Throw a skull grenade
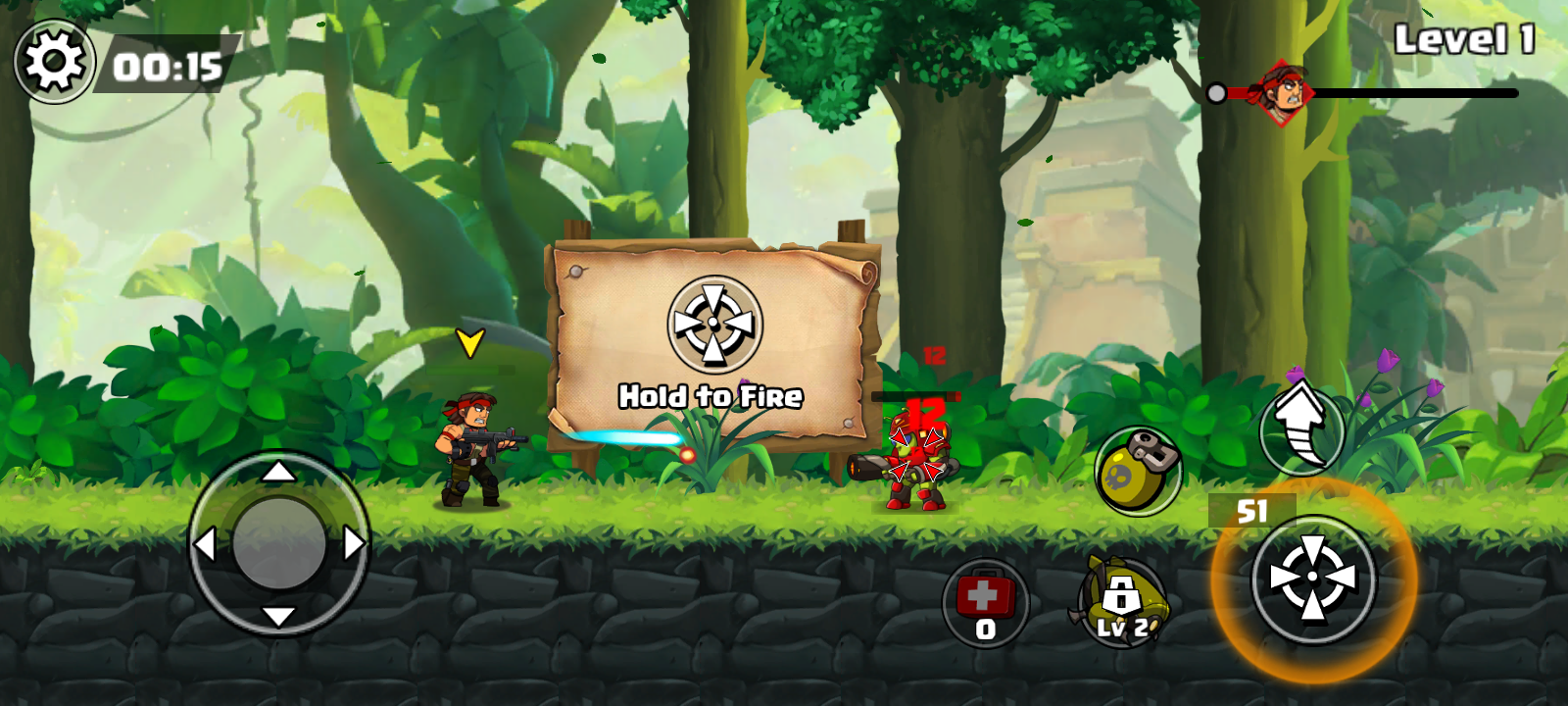 [1137, 472]
